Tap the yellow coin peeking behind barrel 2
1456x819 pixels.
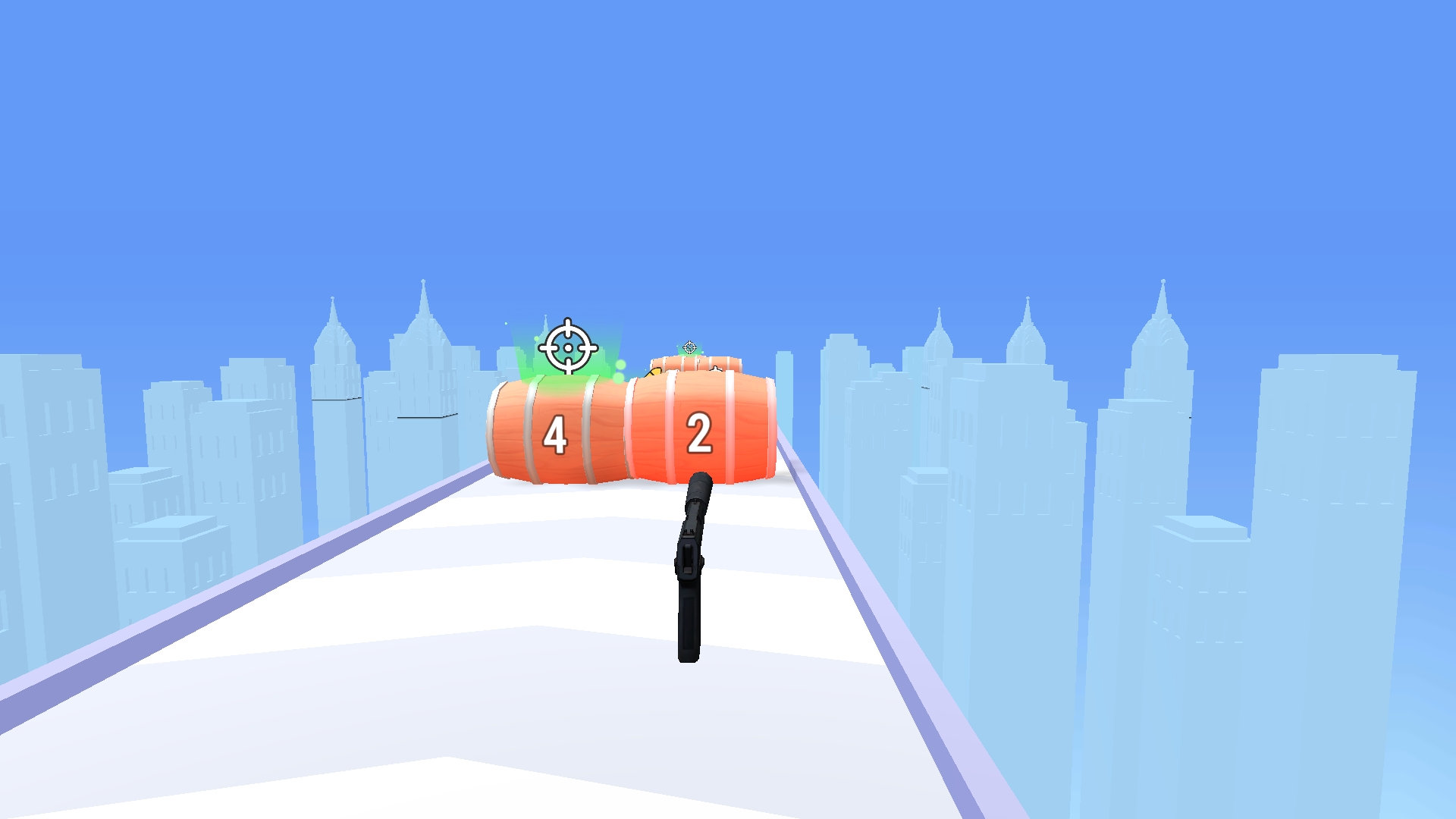[655, 372]
